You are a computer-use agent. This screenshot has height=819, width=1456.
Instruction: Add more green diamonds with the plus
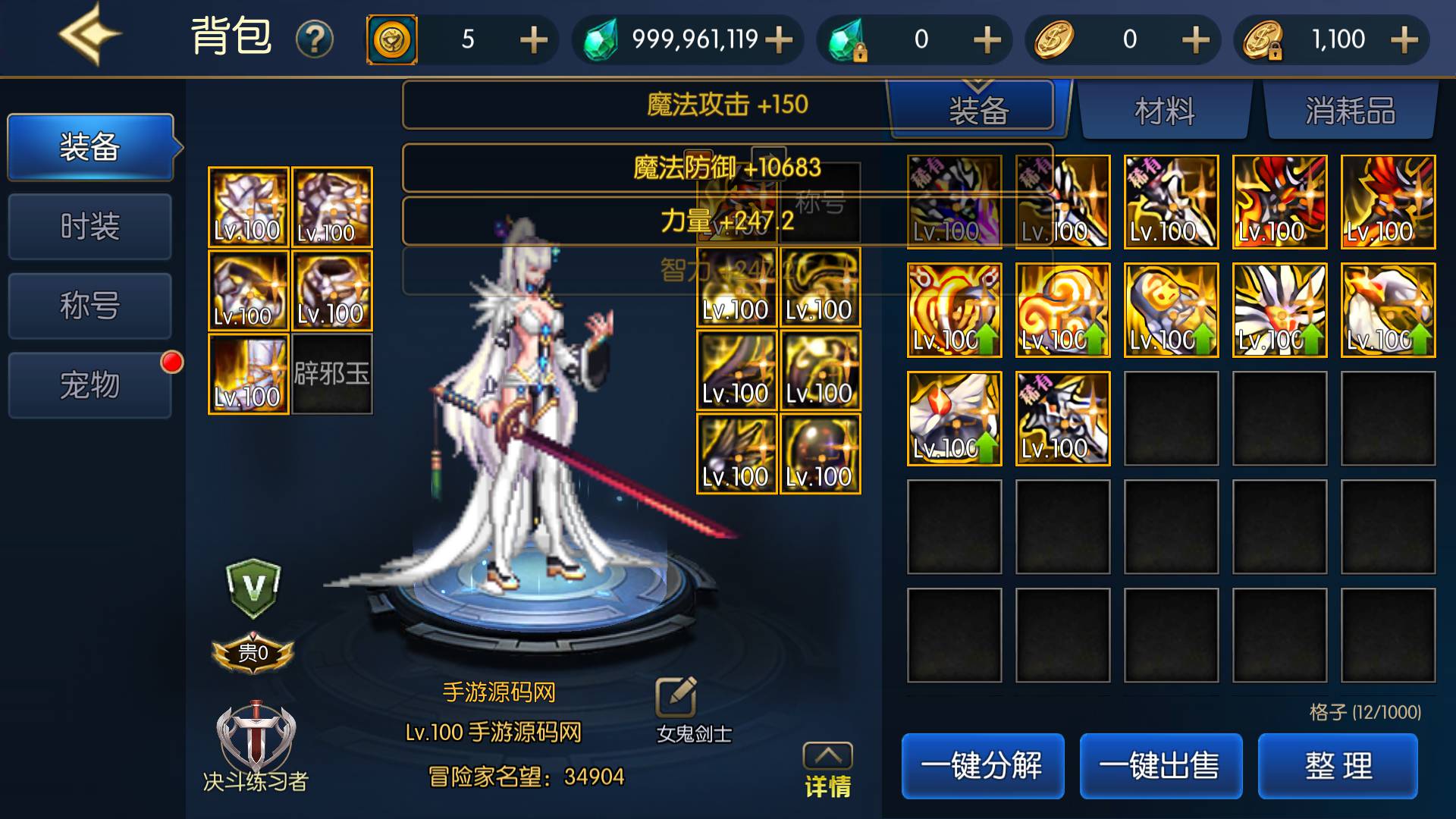coord(780,39)
